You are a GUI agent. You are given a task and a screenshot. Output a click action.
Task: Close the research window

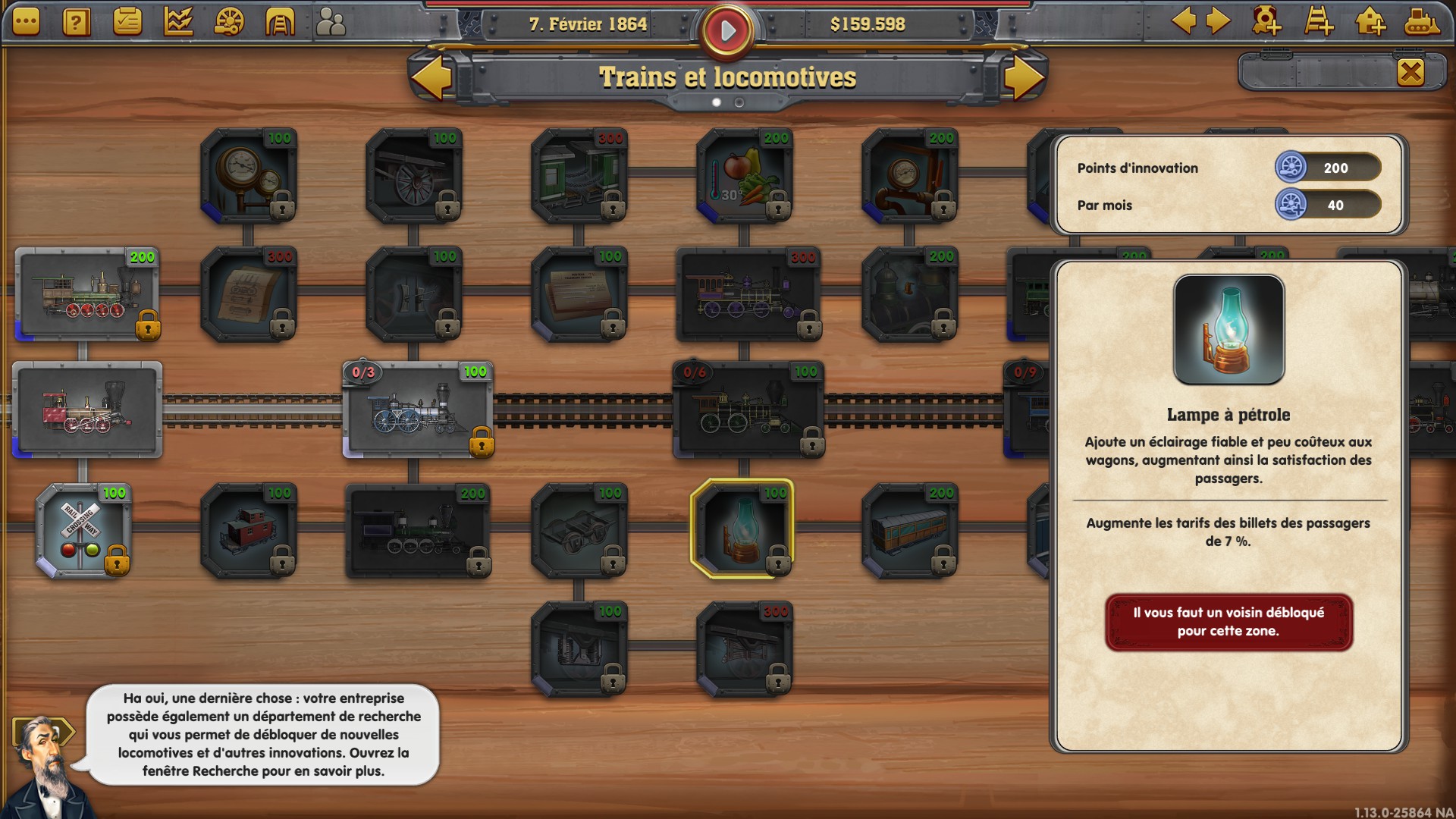coord(1410,73)
